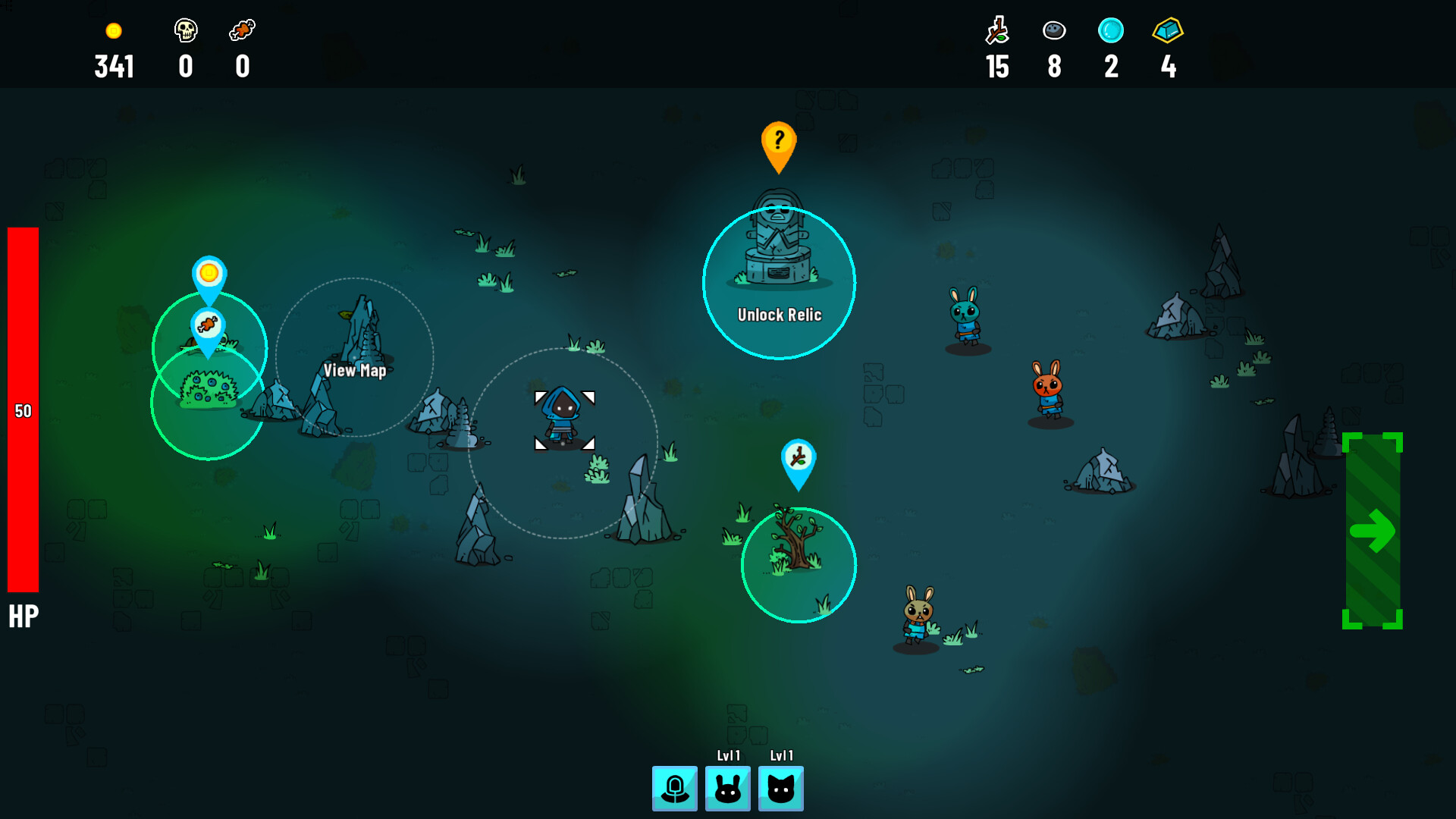This screenshot has height=819, width=1456.
Task: Select the meat resource marker
Action: pyautogui.click(x=207, y=326)
